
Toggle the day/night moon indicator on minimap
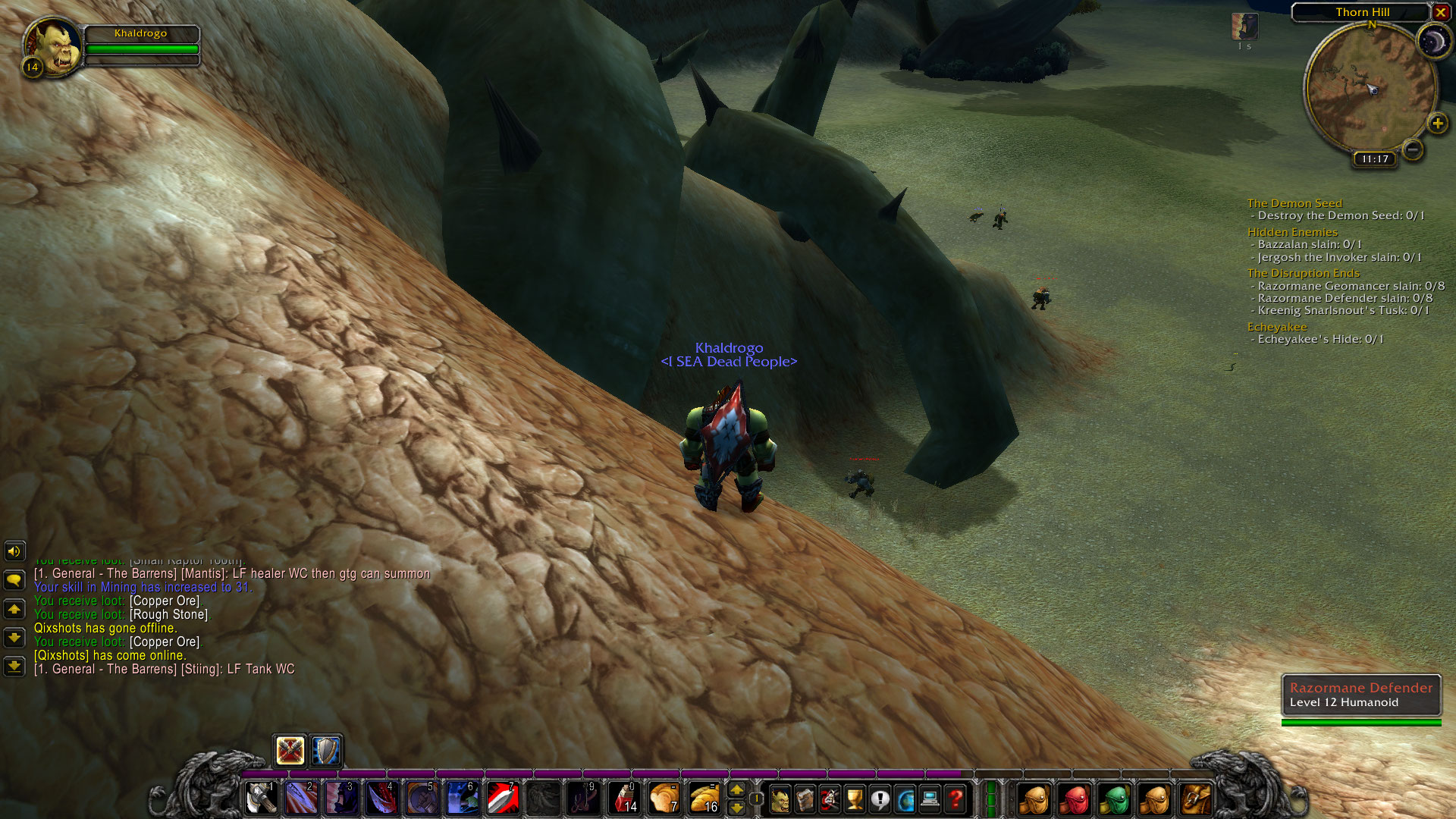tap(1436, 39)
